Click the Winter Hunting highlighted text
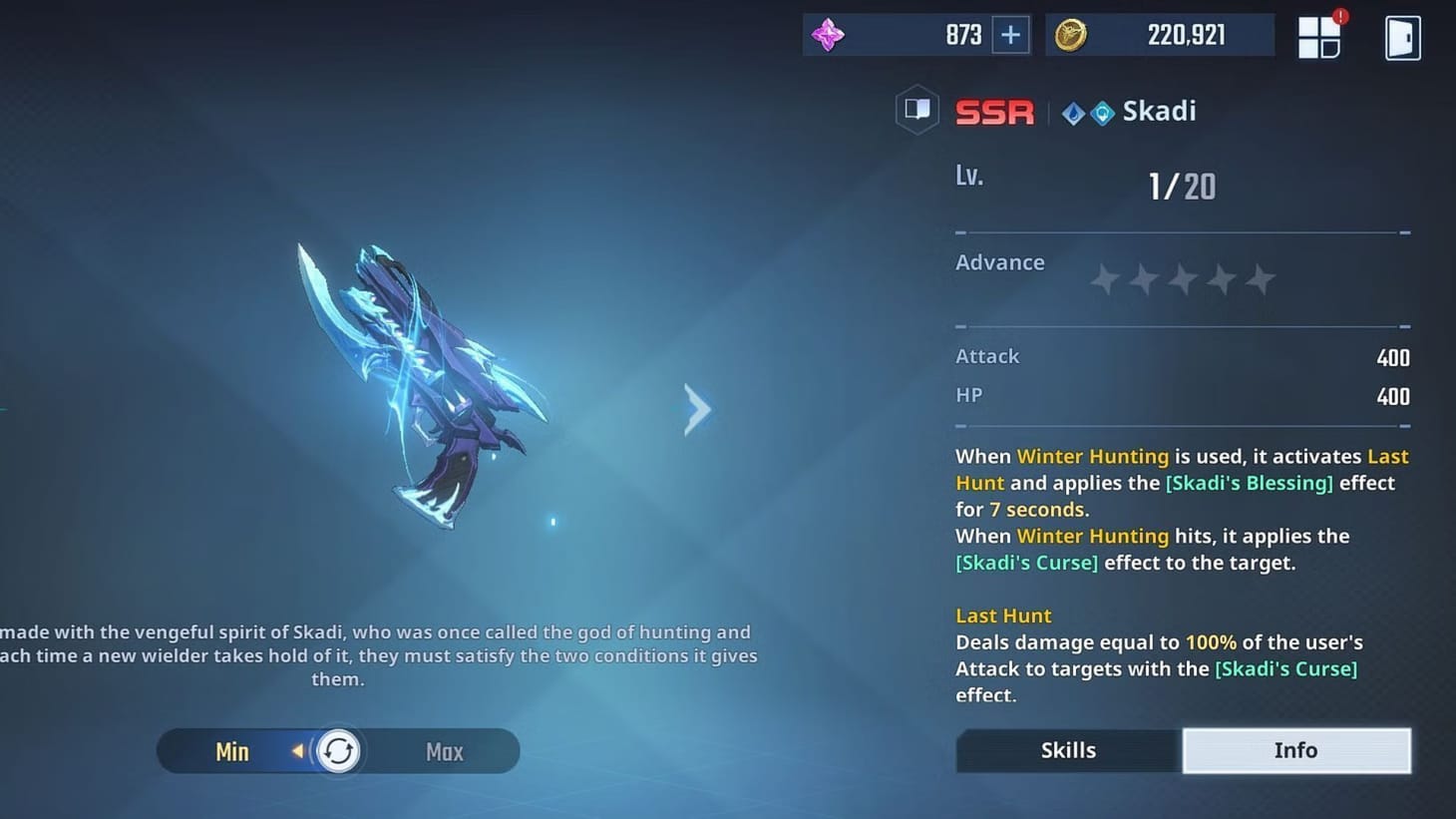This screenshot has height=819, width=1456. pos(1092,456)
